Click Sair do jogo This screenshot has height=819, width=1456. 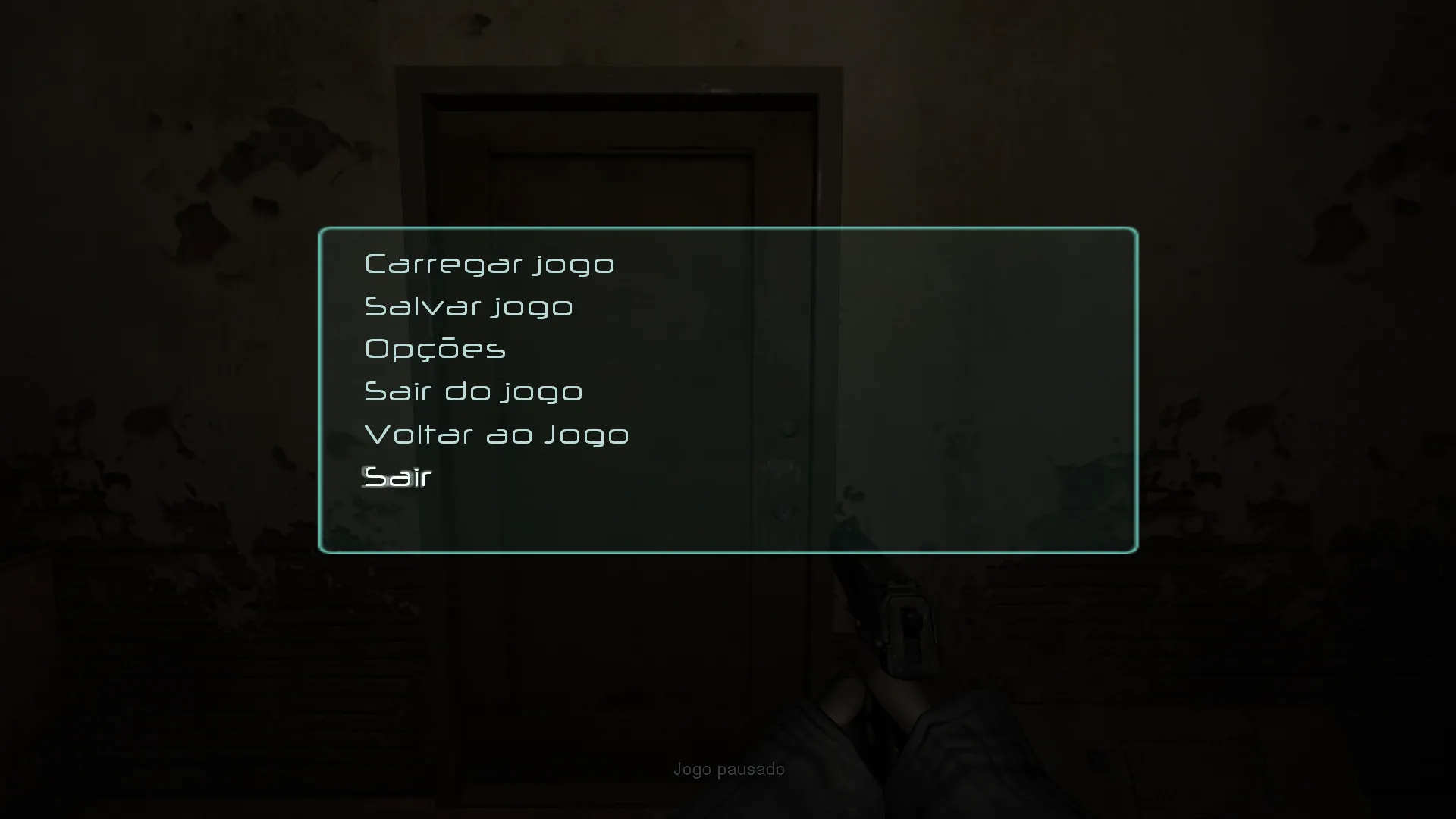click(473, 391)
